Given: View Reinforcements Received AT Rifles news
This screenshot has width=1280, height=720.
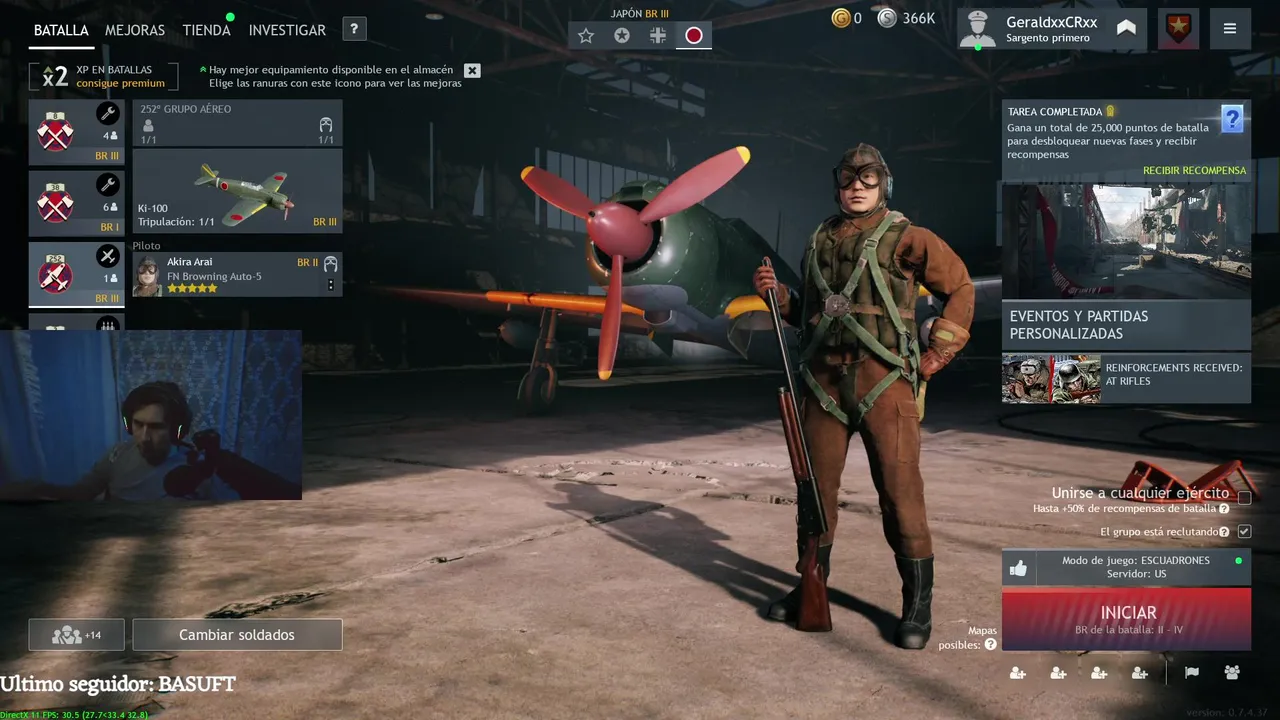Looking at the screenshot, I should (1126, 379).
